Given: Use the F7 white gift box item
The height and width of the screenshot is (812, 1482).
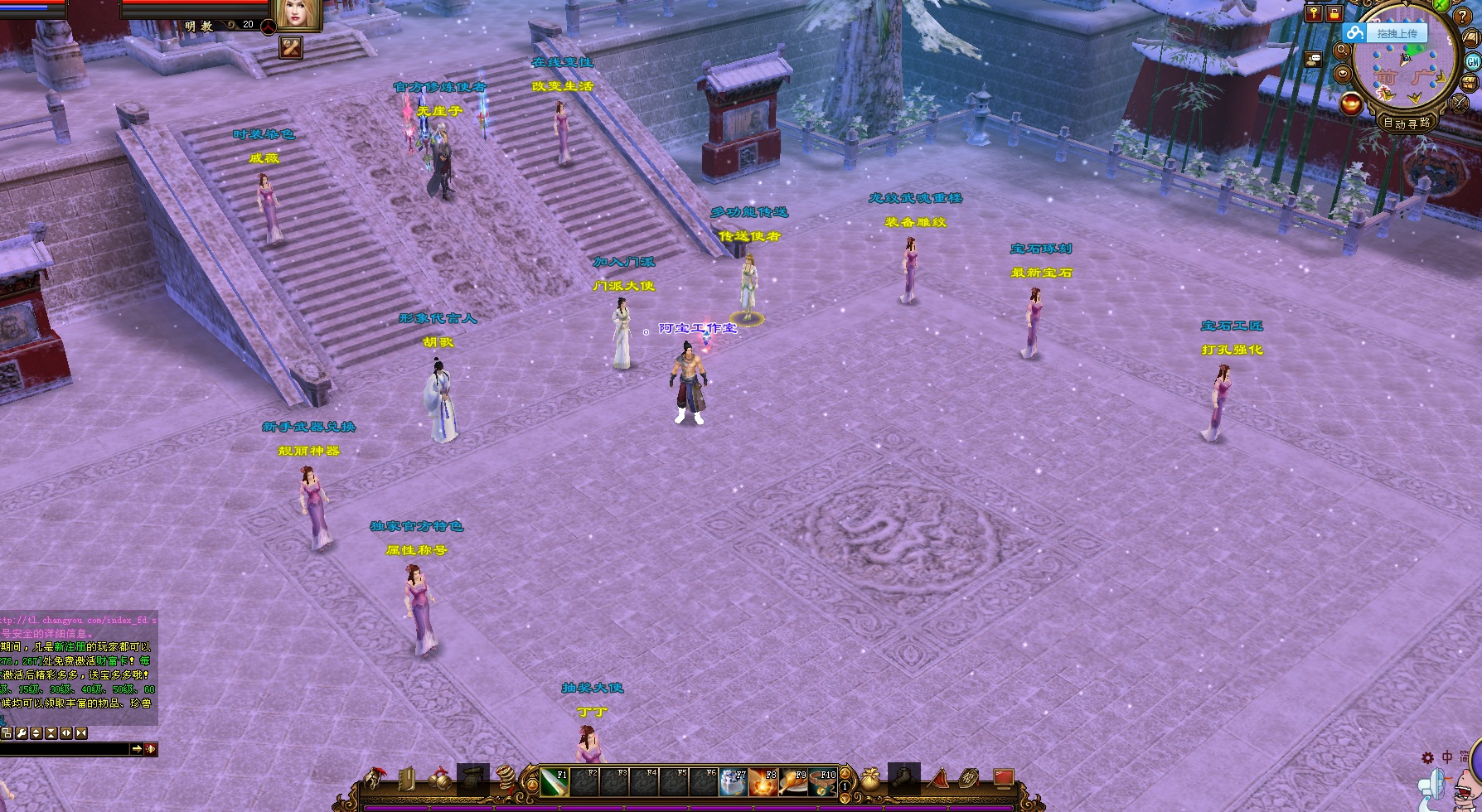Looking at the screenshot, I should (x=732, y=782).
